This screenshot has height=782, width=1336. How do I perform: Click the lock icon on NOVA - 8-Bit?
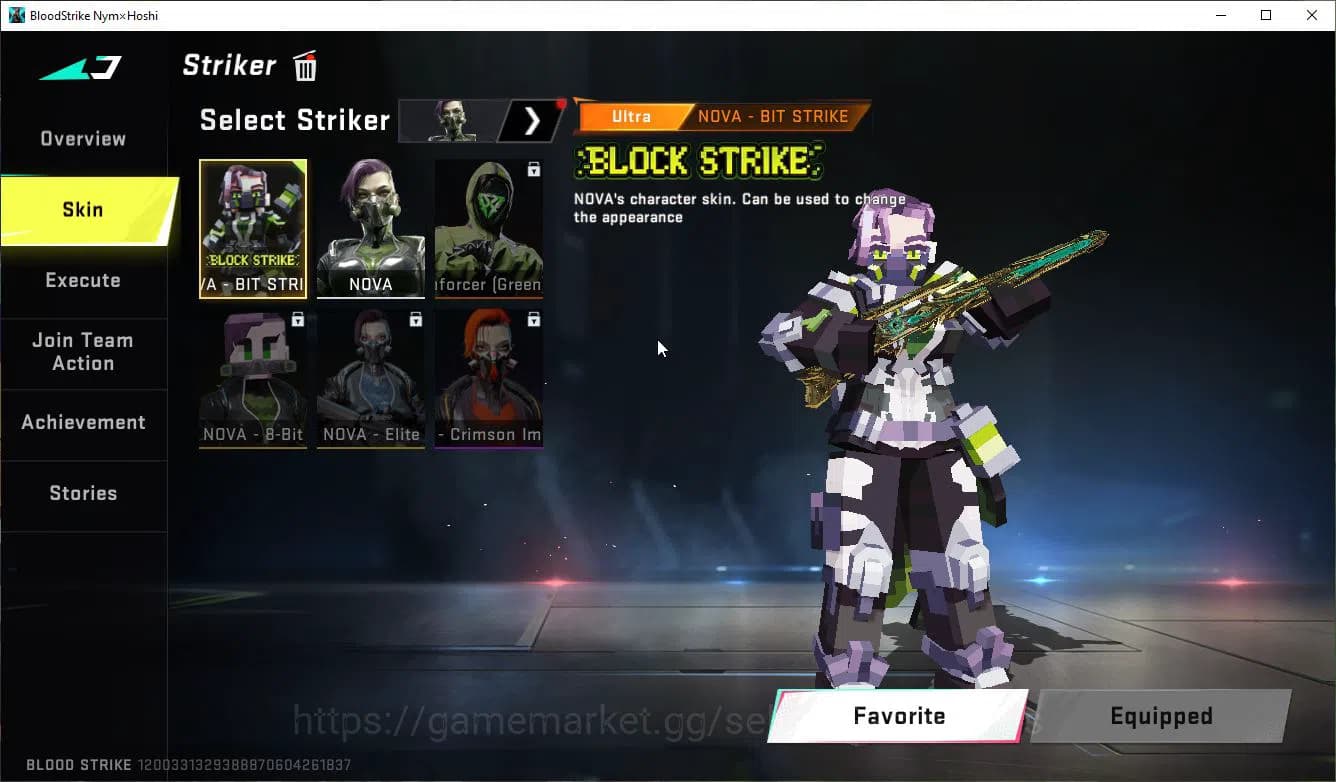coord(296,320)
